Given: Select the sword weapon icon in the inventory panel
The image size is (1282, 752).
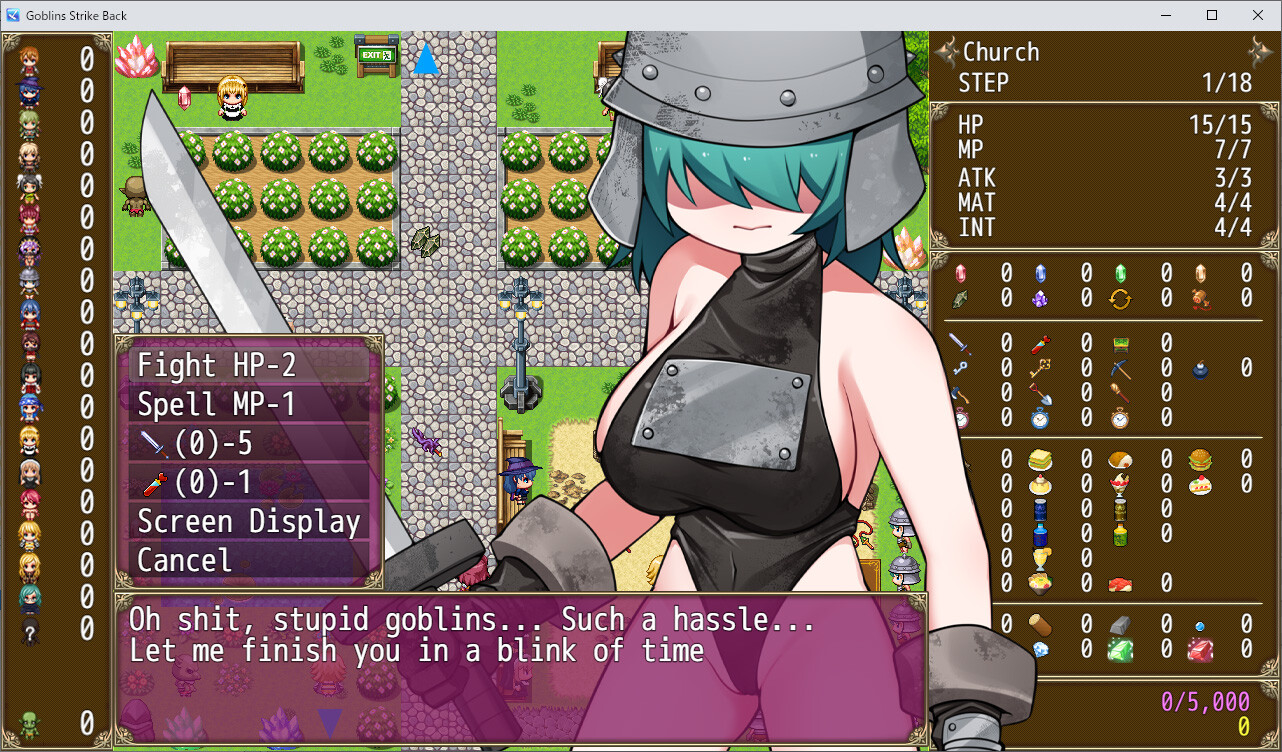Looking at the screenshot, I should 959,342.
